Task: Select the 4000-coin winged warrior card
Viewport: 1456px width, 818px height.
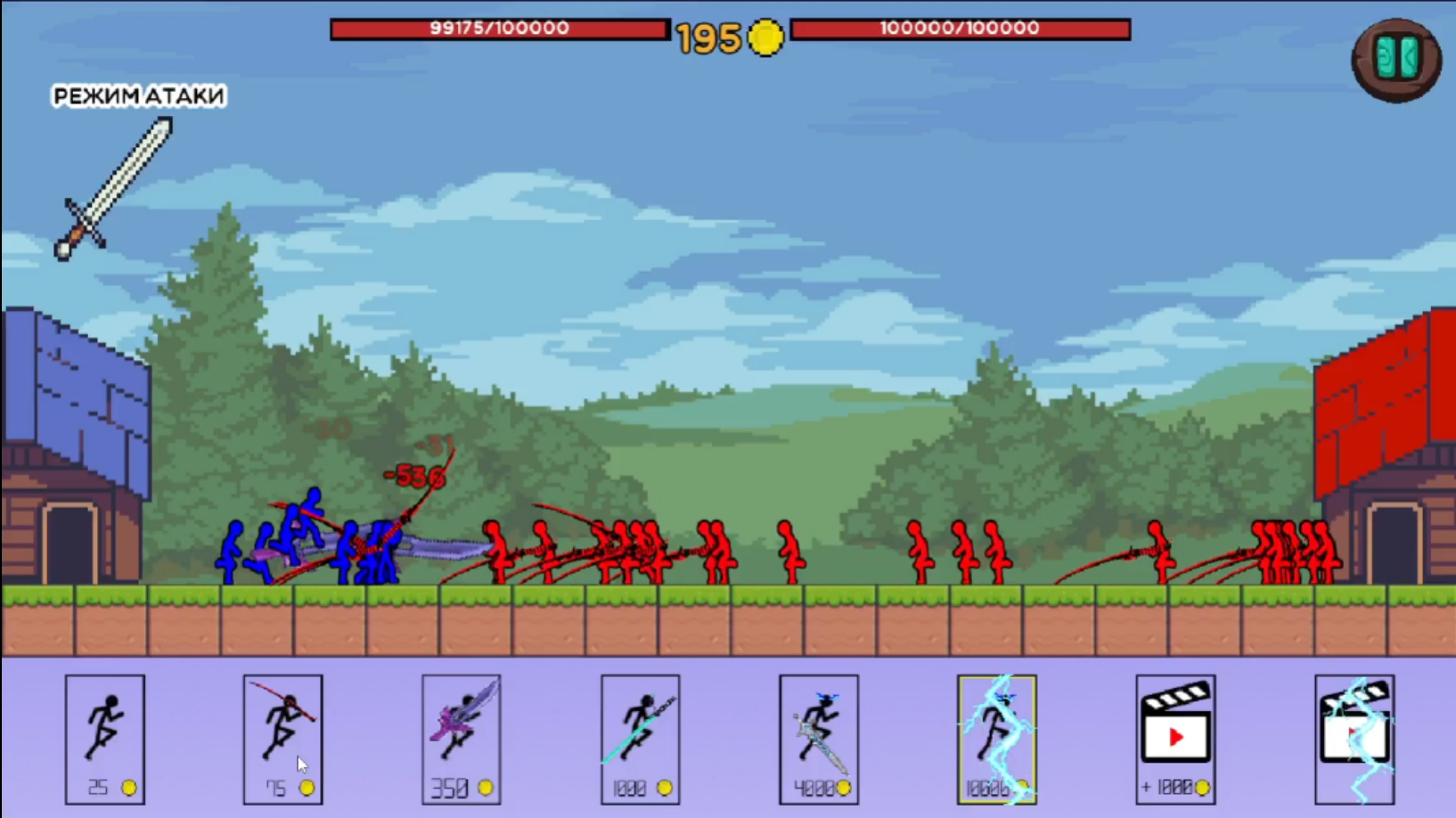Action: coord(818,740)
